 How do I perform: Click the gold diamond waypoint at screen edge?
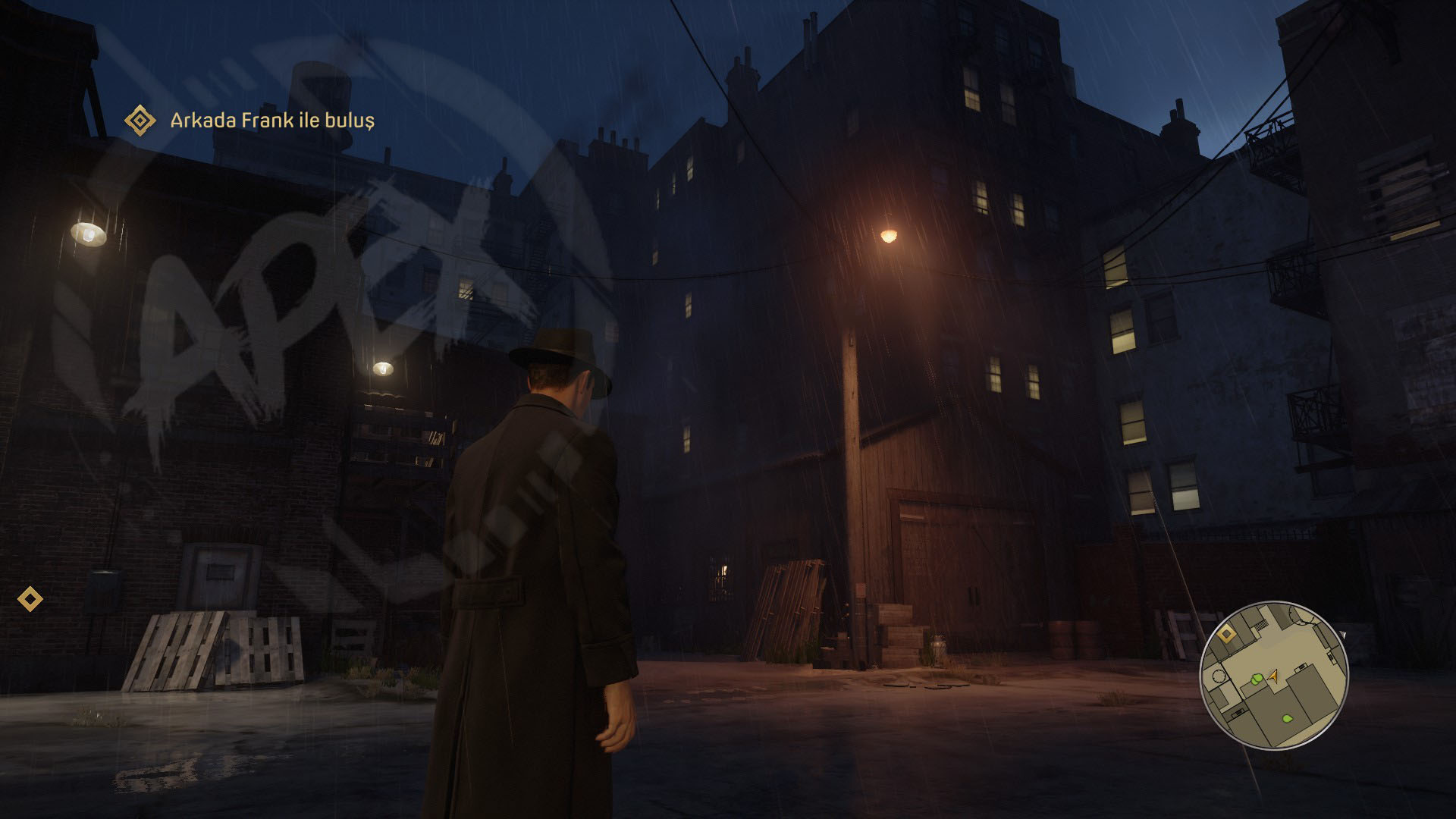tap(30, 599)
